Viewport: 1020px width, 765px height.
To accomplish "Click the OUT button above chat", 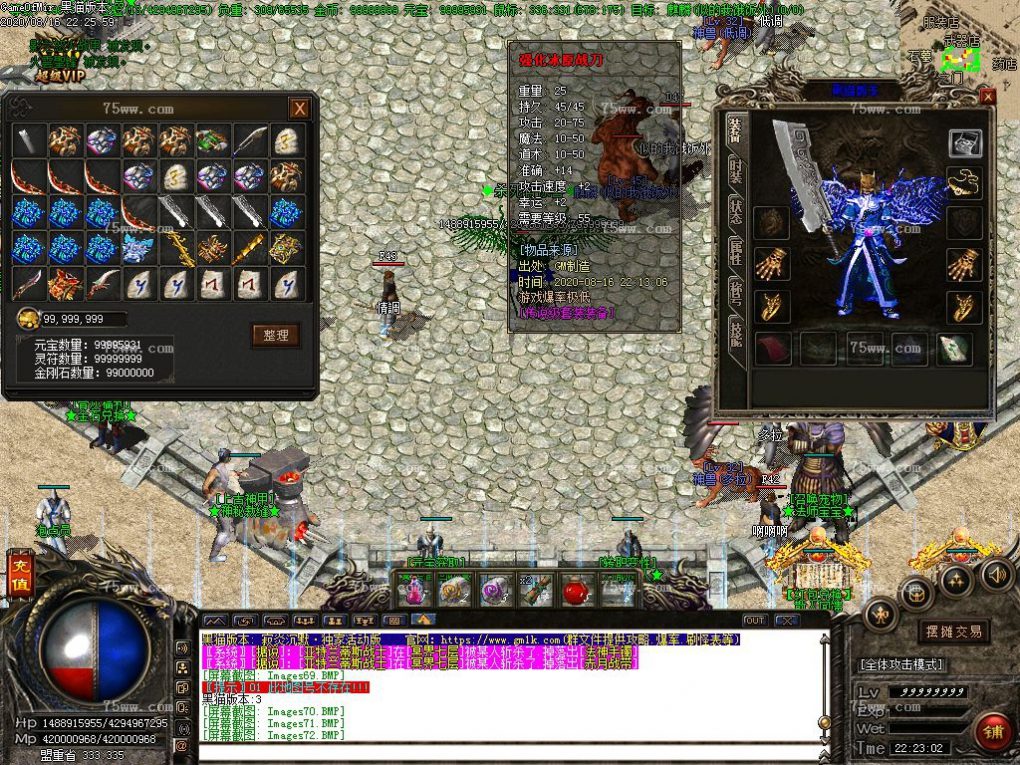I will point(756,621).
